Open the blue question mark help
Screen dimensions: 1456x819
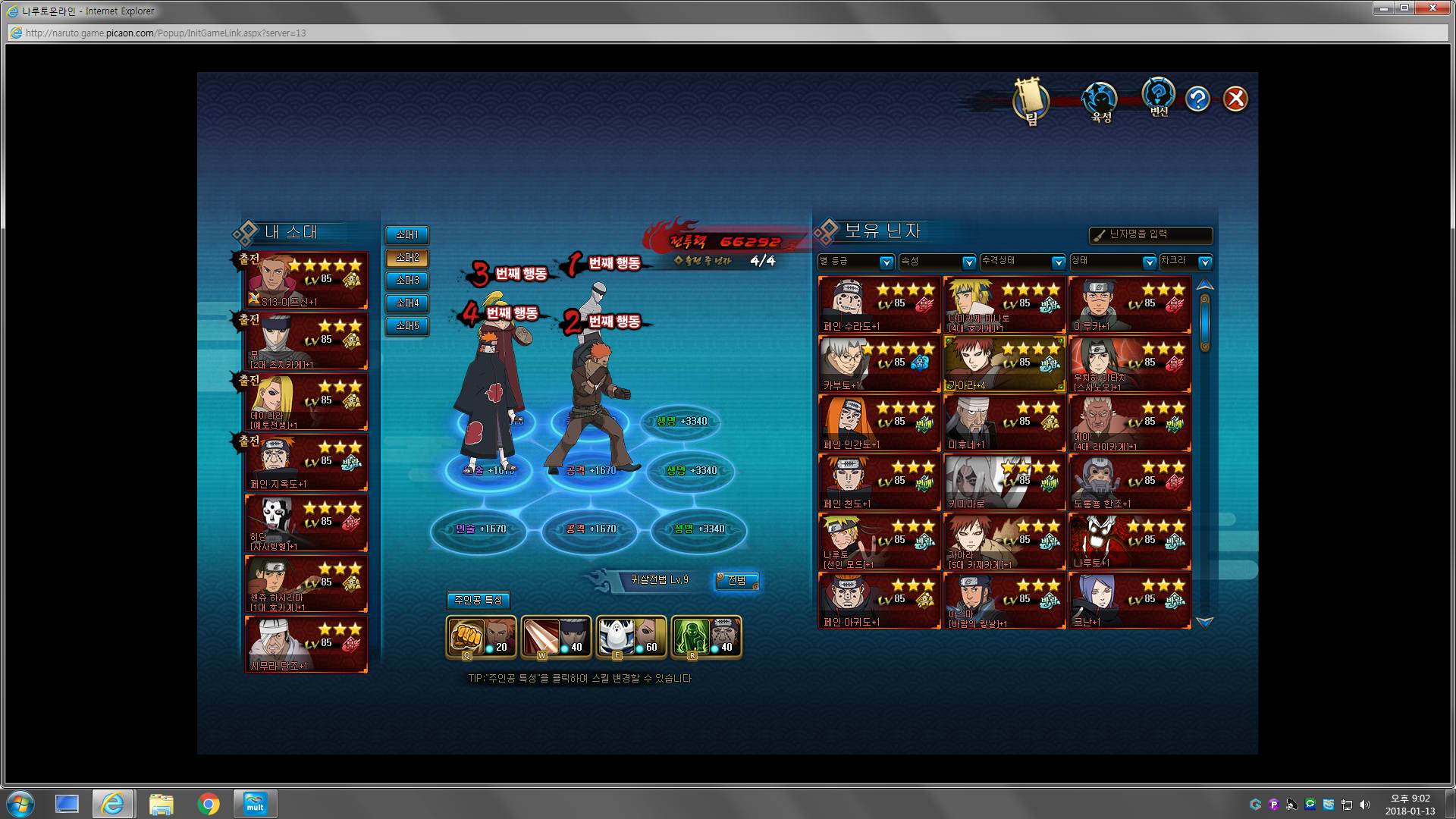[x=1197, y=99]
